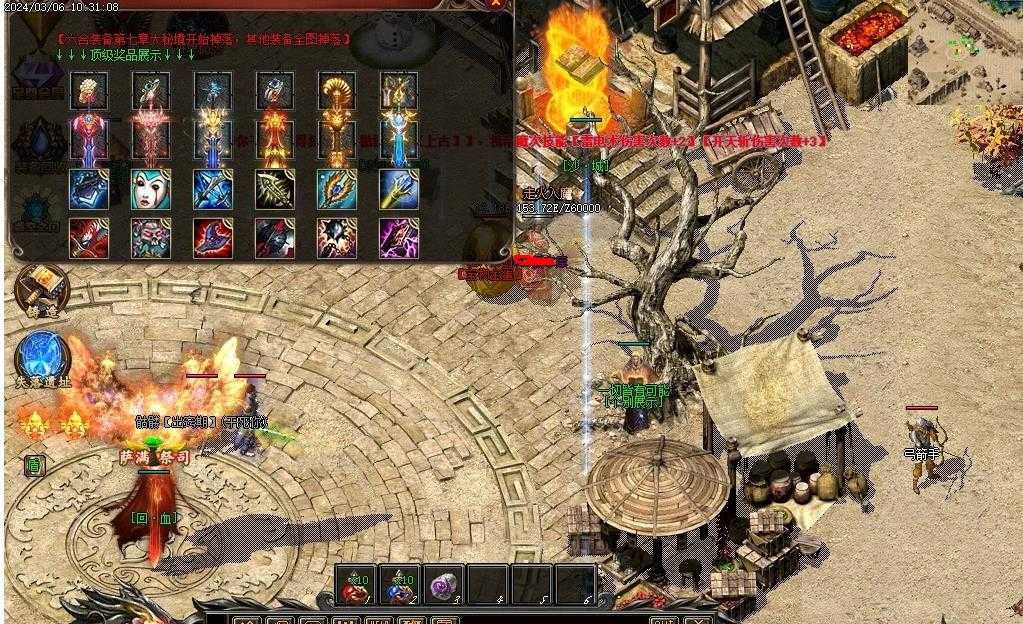This screenshot has height=624, width=1023.
Task: Select the blue crossbow prize icon
Action: [213, 189]
